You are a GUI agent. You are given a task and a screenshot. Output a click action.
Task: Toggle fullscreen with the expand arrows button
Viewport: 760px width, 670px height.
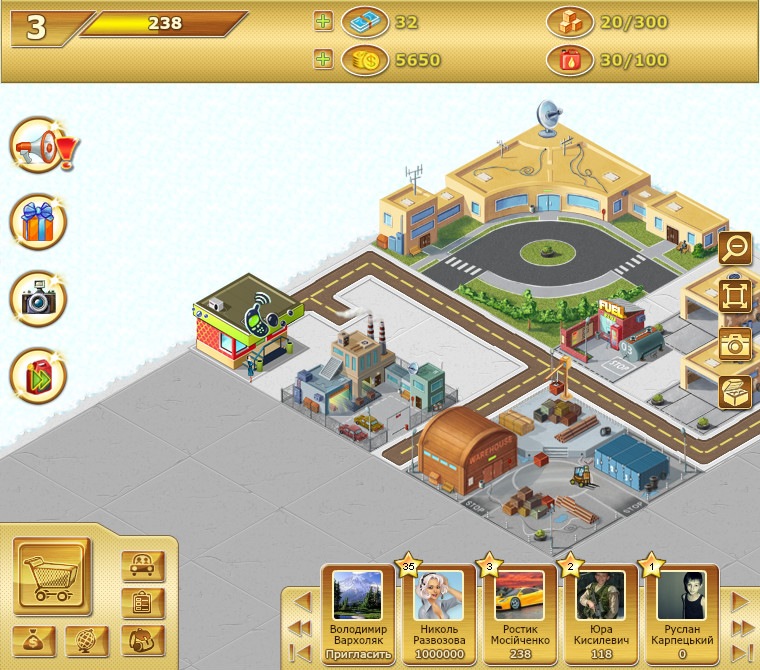(x=736, y=295)
